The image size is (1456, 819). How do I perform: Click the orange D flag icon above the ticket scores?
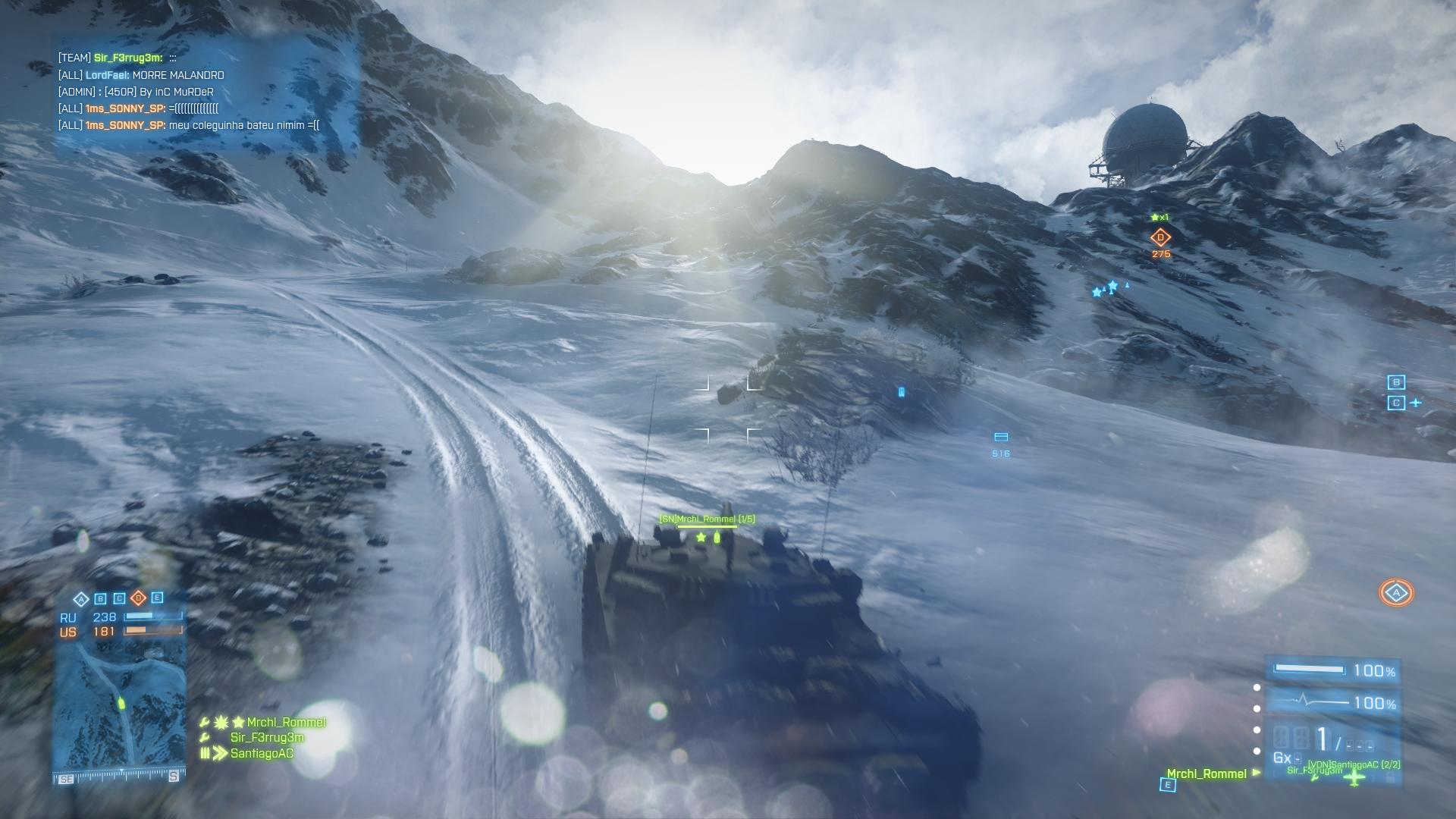click(138, 598)
